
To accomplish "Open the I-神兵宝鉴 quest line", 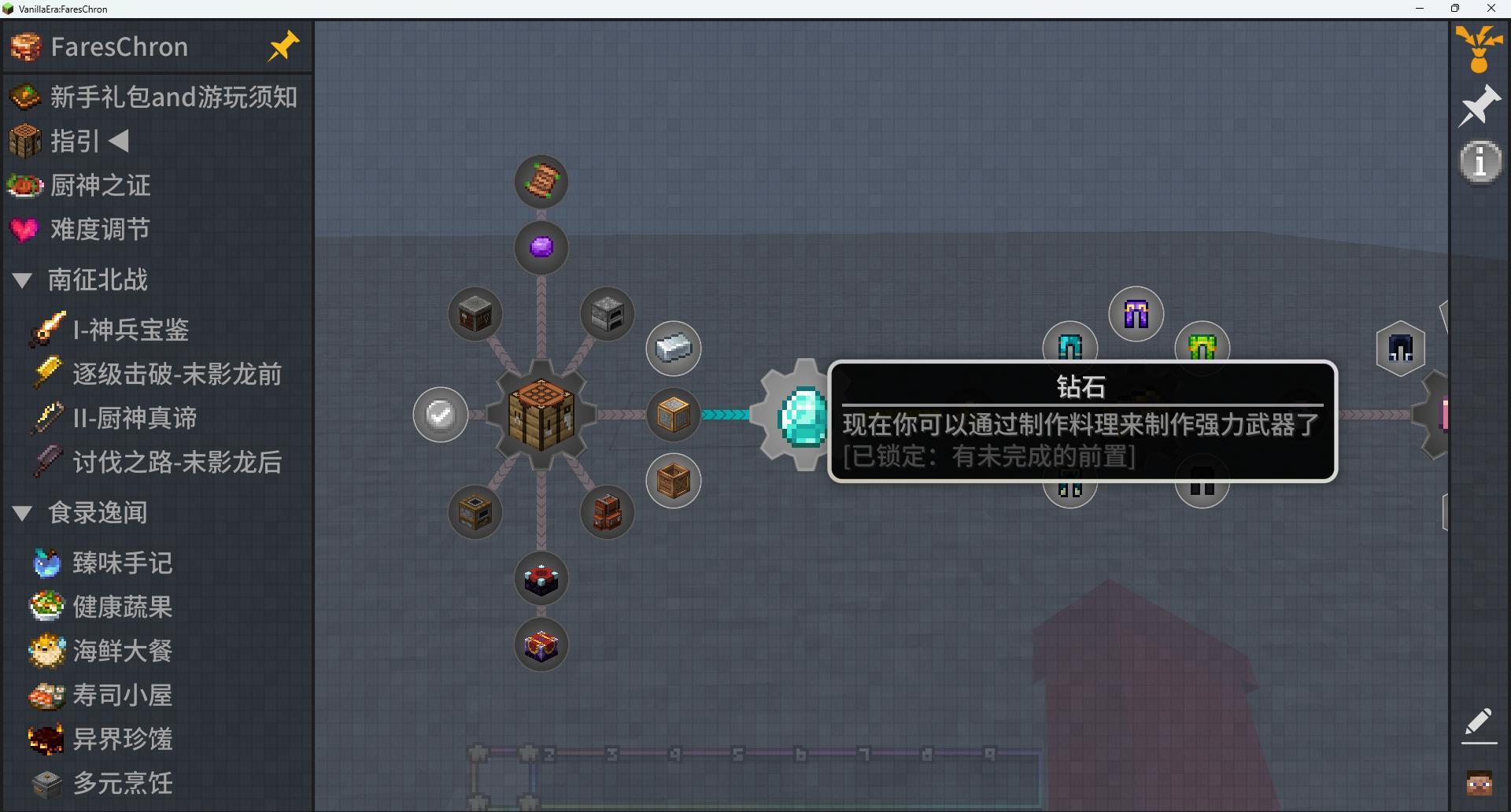I will 131,329.
